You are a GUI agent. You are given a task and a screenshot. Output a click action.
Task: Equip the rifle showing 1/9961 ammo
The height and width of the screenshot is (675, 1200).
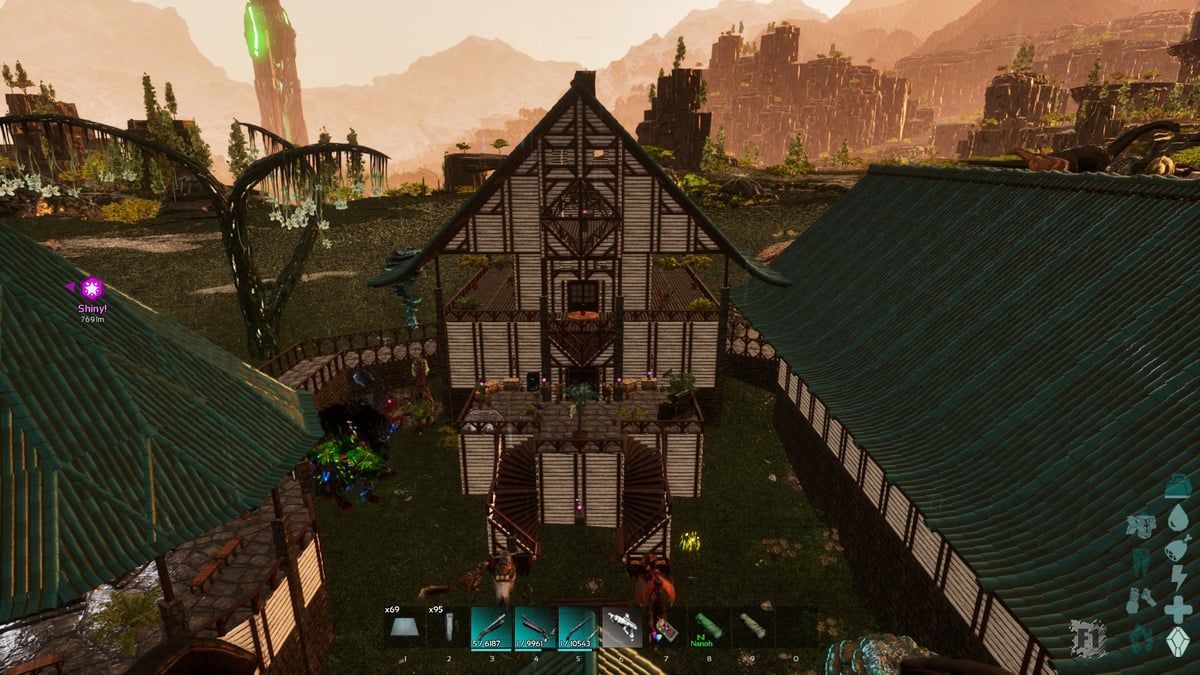click(x=535, y=627)
